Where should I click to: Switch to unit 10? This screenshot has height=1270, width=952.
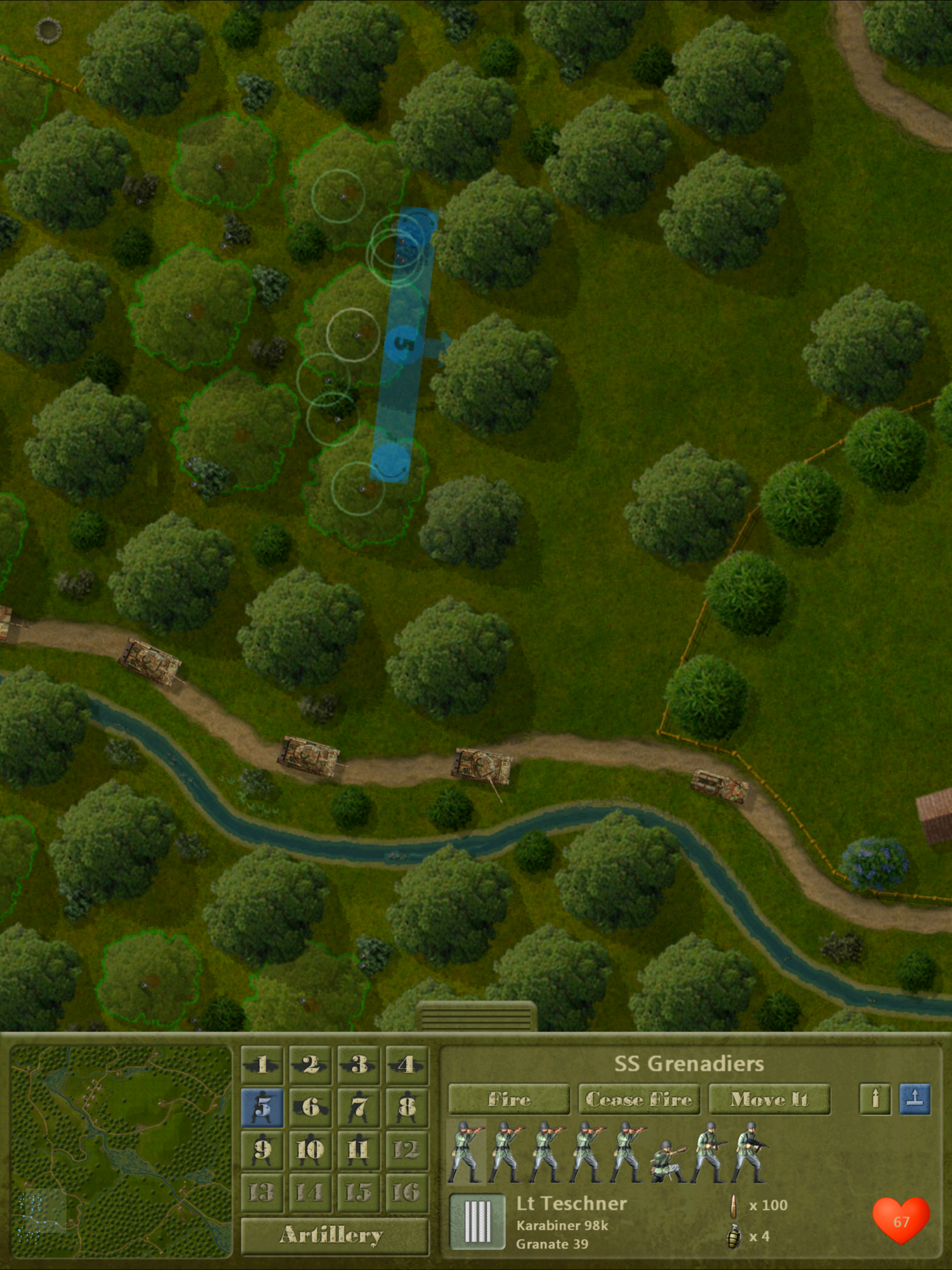coord(310,1150)
